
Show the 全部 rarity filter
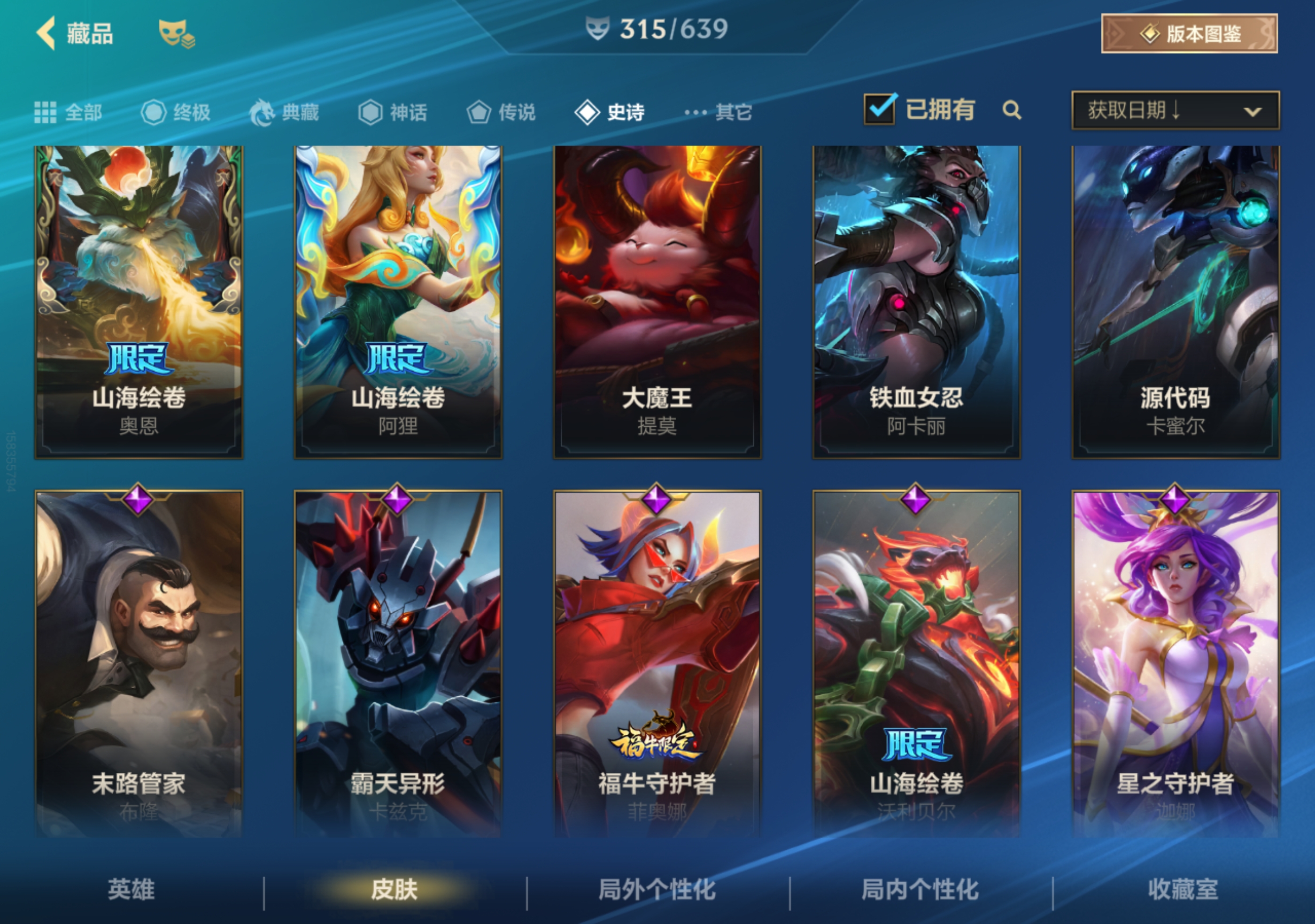pyautogui.click(x=69, y=112)
